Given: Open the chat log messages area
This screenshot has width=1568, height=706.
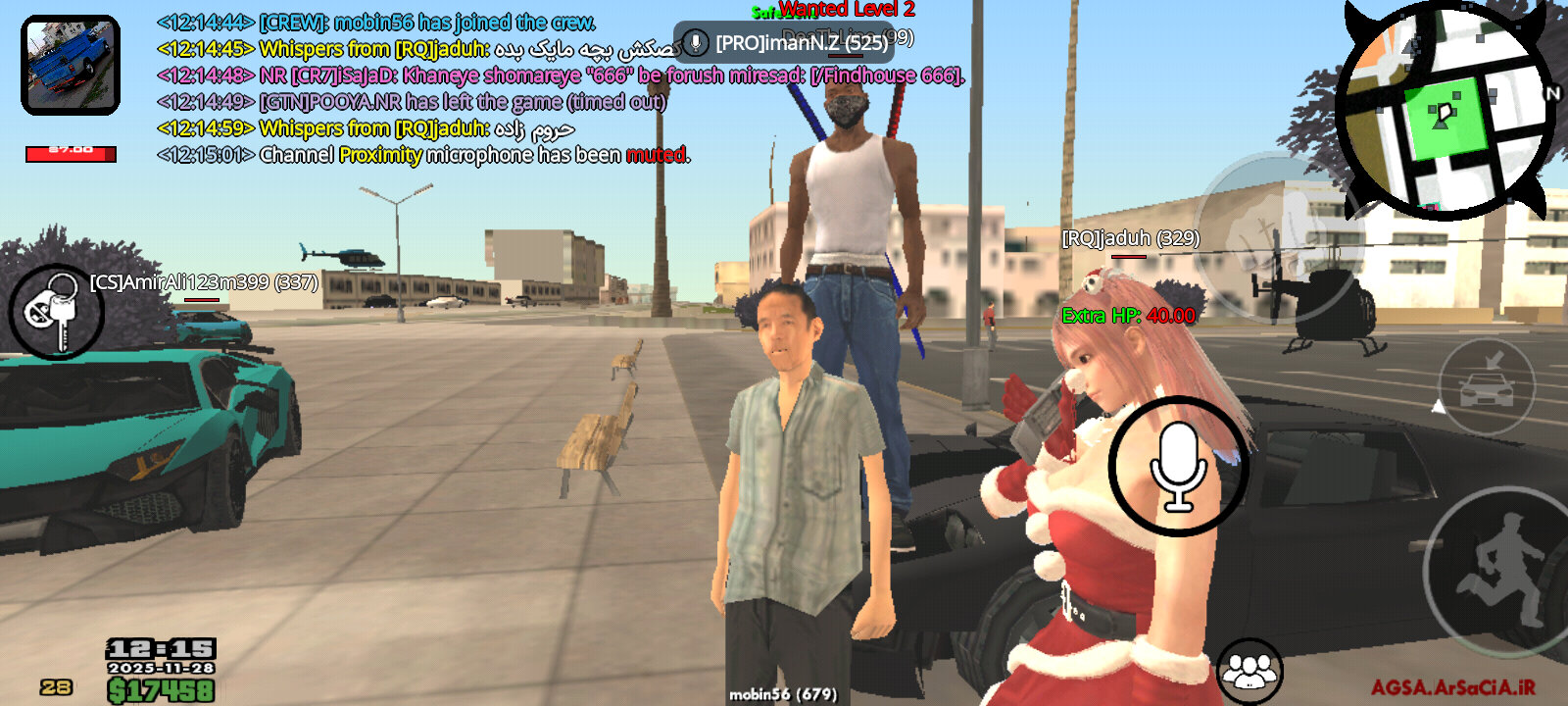Looking at the screenshot, I should pyautogui.click(x=421, y=88).
